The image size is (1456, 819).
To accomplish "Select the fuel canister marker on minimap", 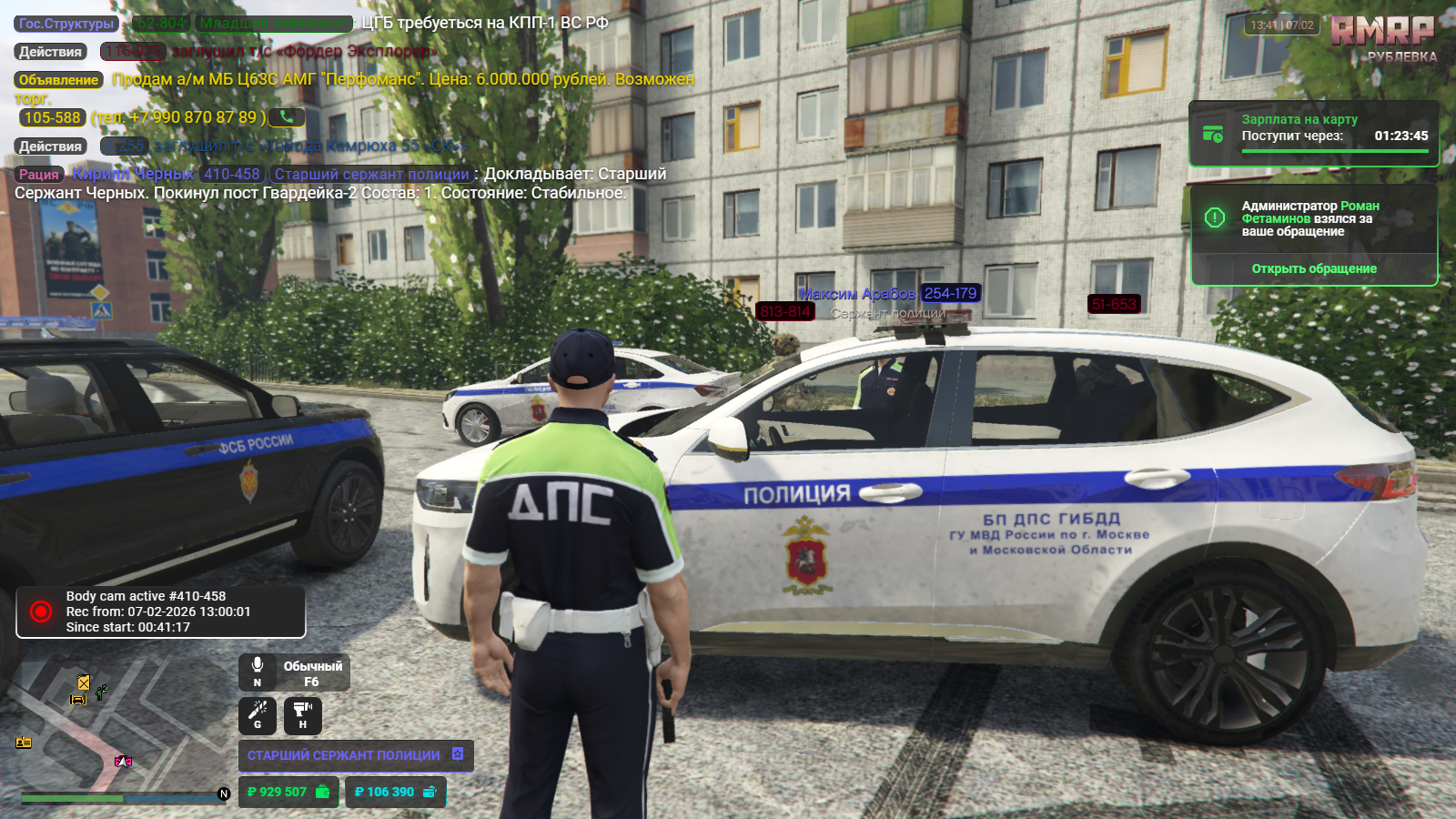I will tap(84, 682).
